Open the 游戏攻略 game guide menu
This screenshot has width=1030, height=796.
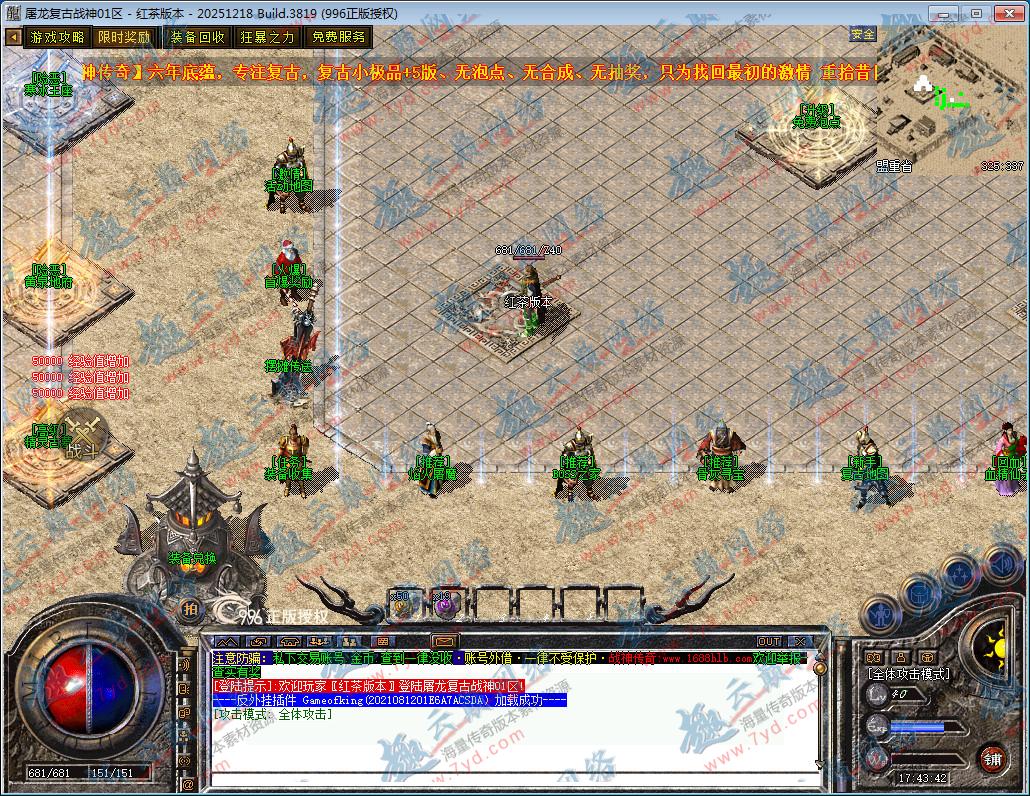57,37
